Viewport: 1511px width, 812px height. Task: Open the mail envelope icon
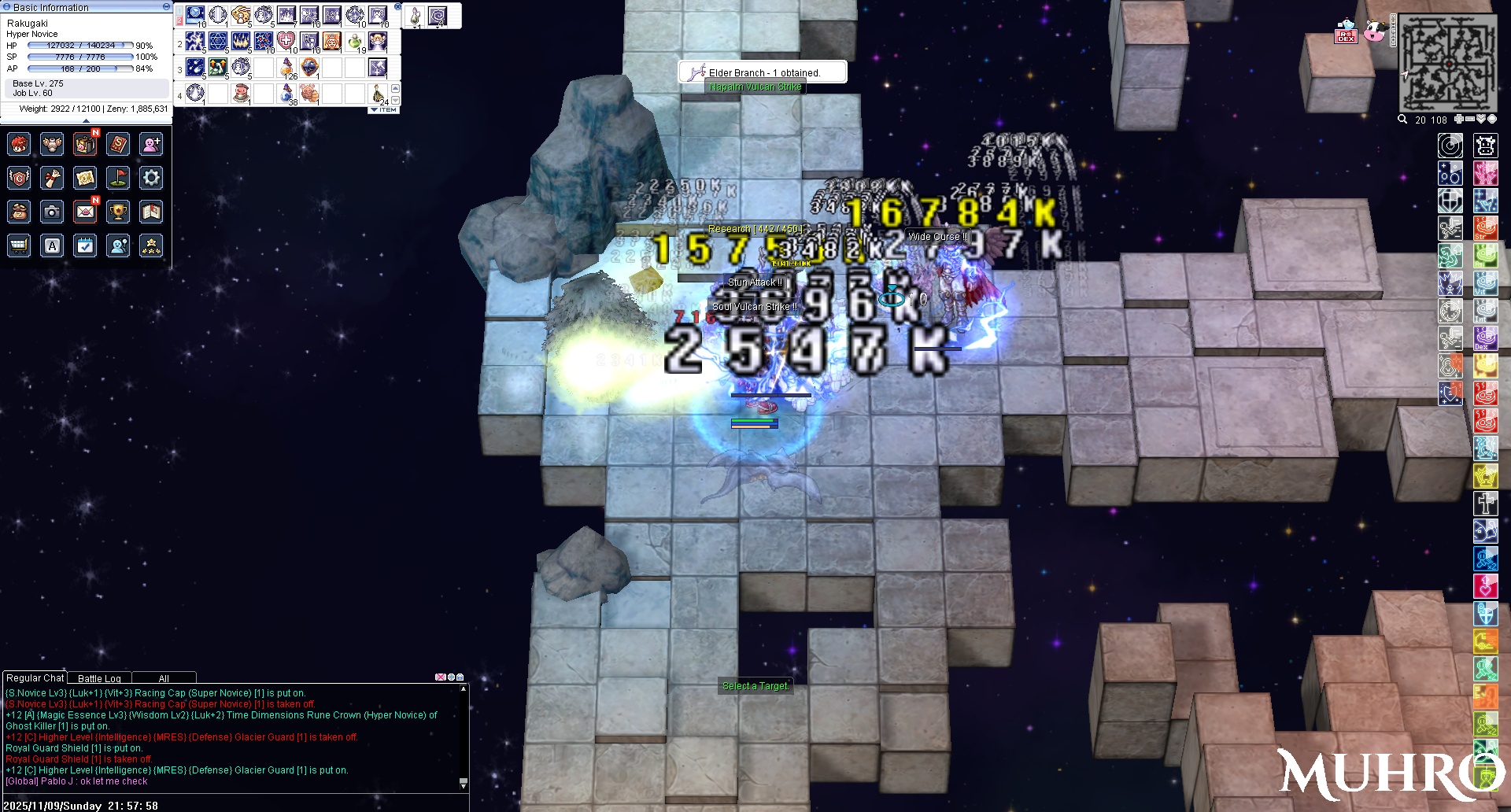click(85, 212)
